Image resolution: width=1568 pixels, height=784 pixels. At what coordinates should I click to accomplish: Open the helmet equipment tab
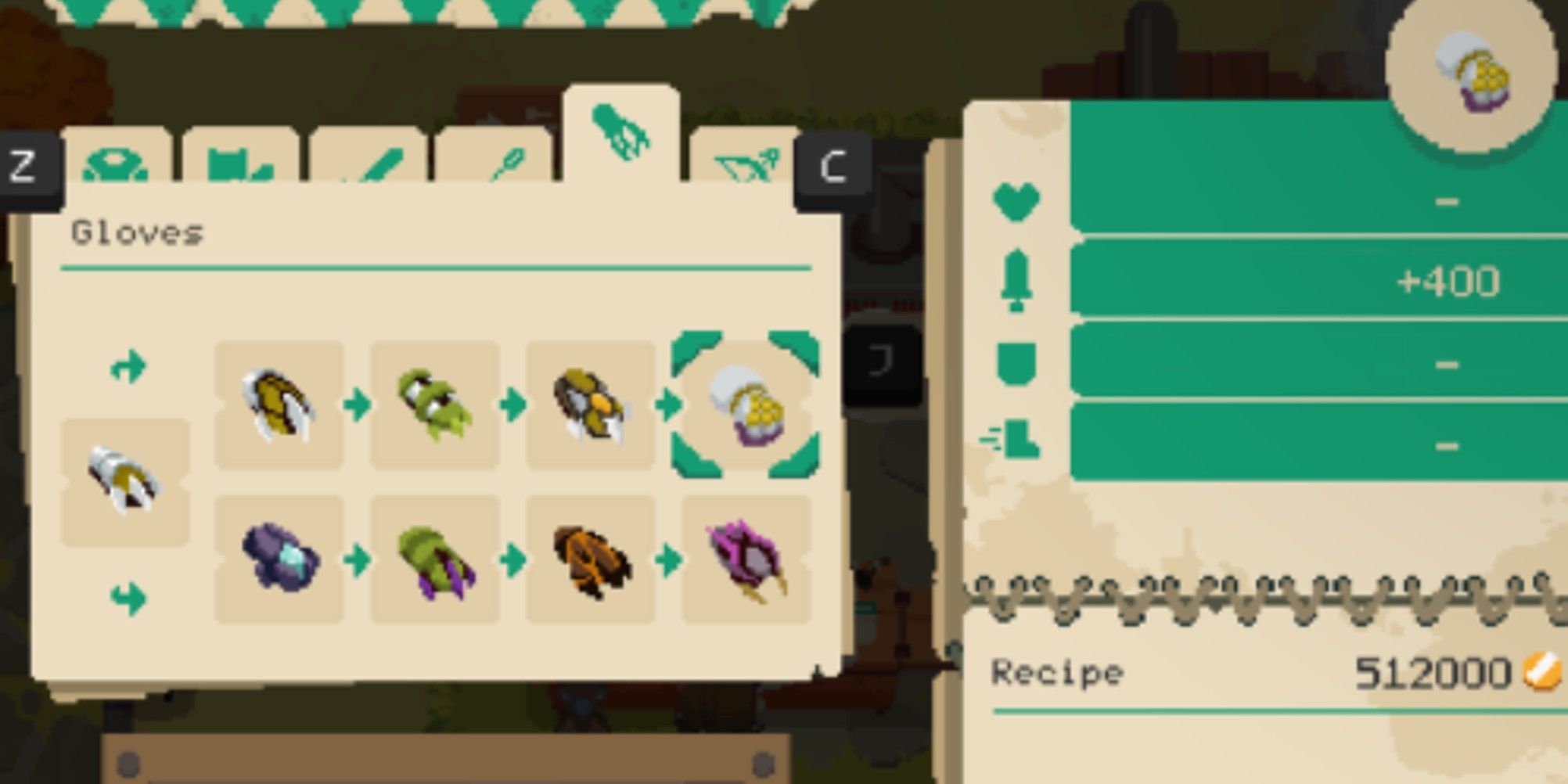[x=117, y=164]
